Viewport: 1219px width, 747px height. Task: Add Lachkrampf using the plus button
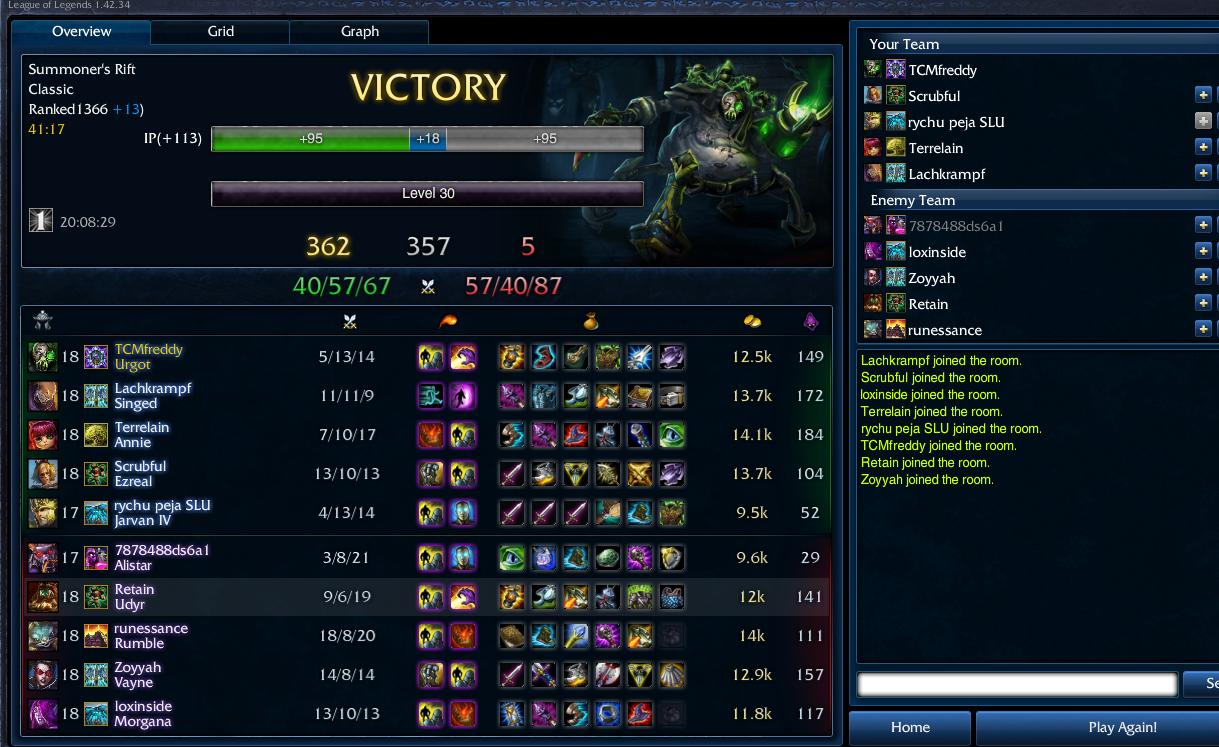click(1203, 174)
